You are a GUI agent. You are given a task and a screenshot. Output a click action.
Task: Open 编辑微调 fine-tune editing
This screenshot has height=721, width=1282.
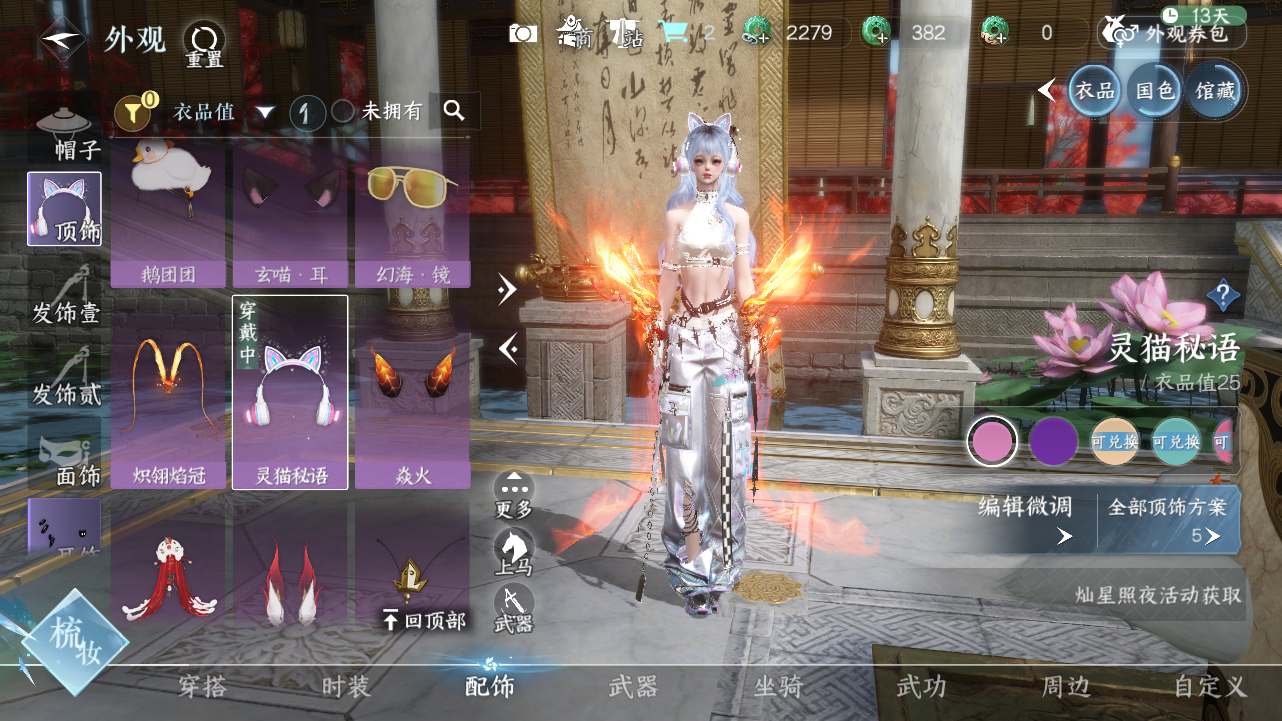pos(1026,520)
